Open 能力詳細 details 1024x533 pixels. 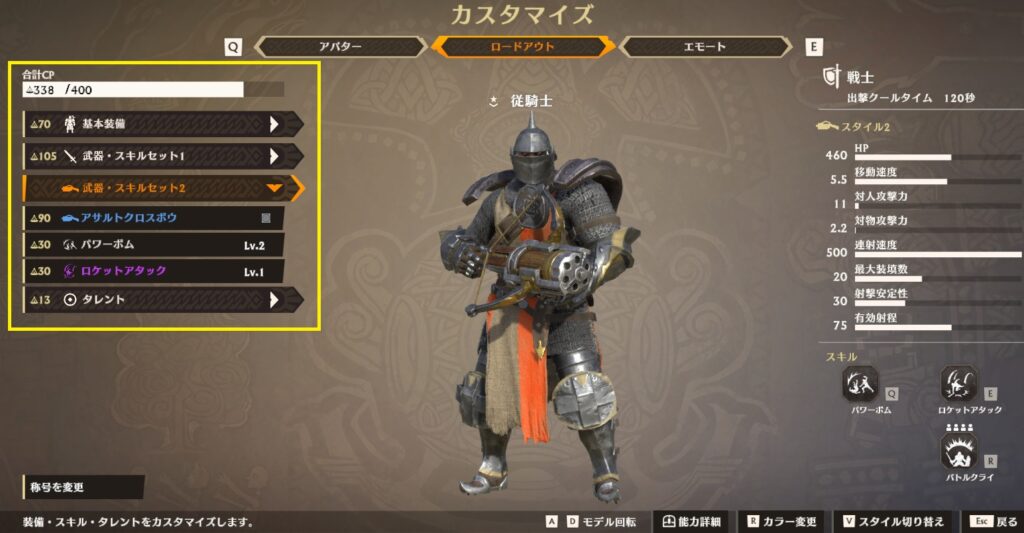(x=690, y=522)
